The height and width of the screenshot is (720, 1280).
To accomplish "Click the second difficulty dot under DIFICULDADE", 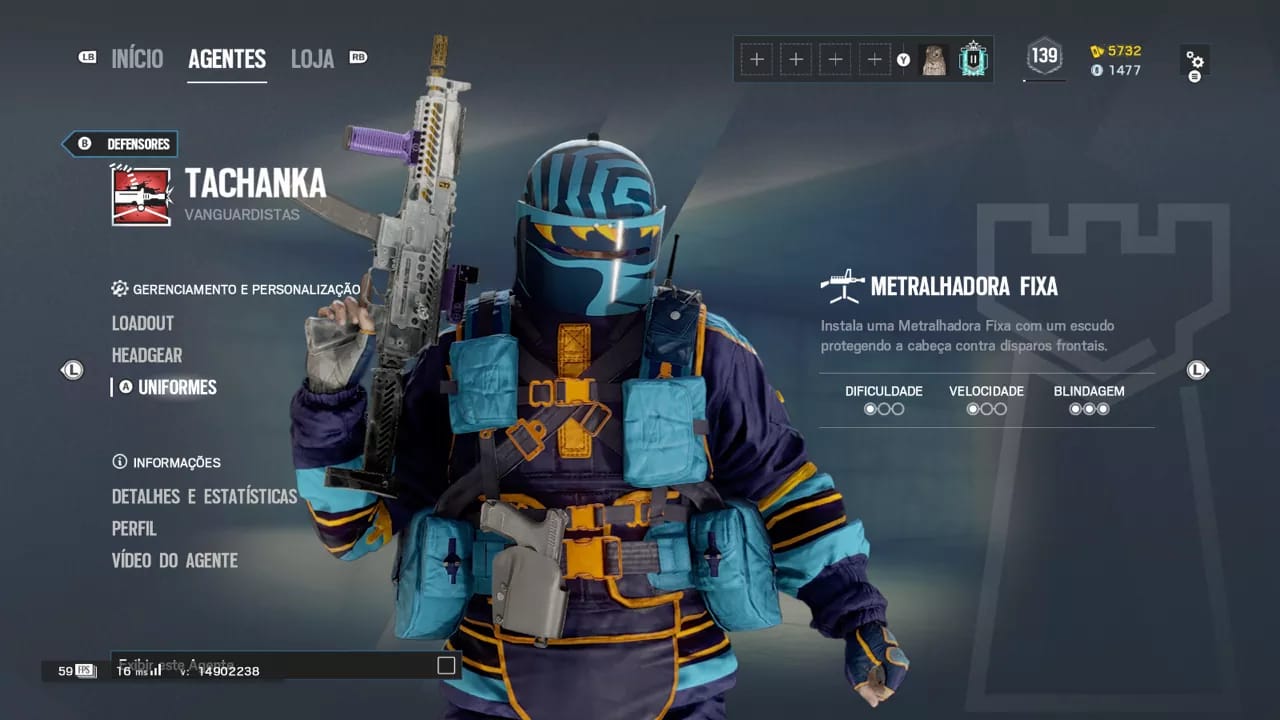I will point(884,408).
